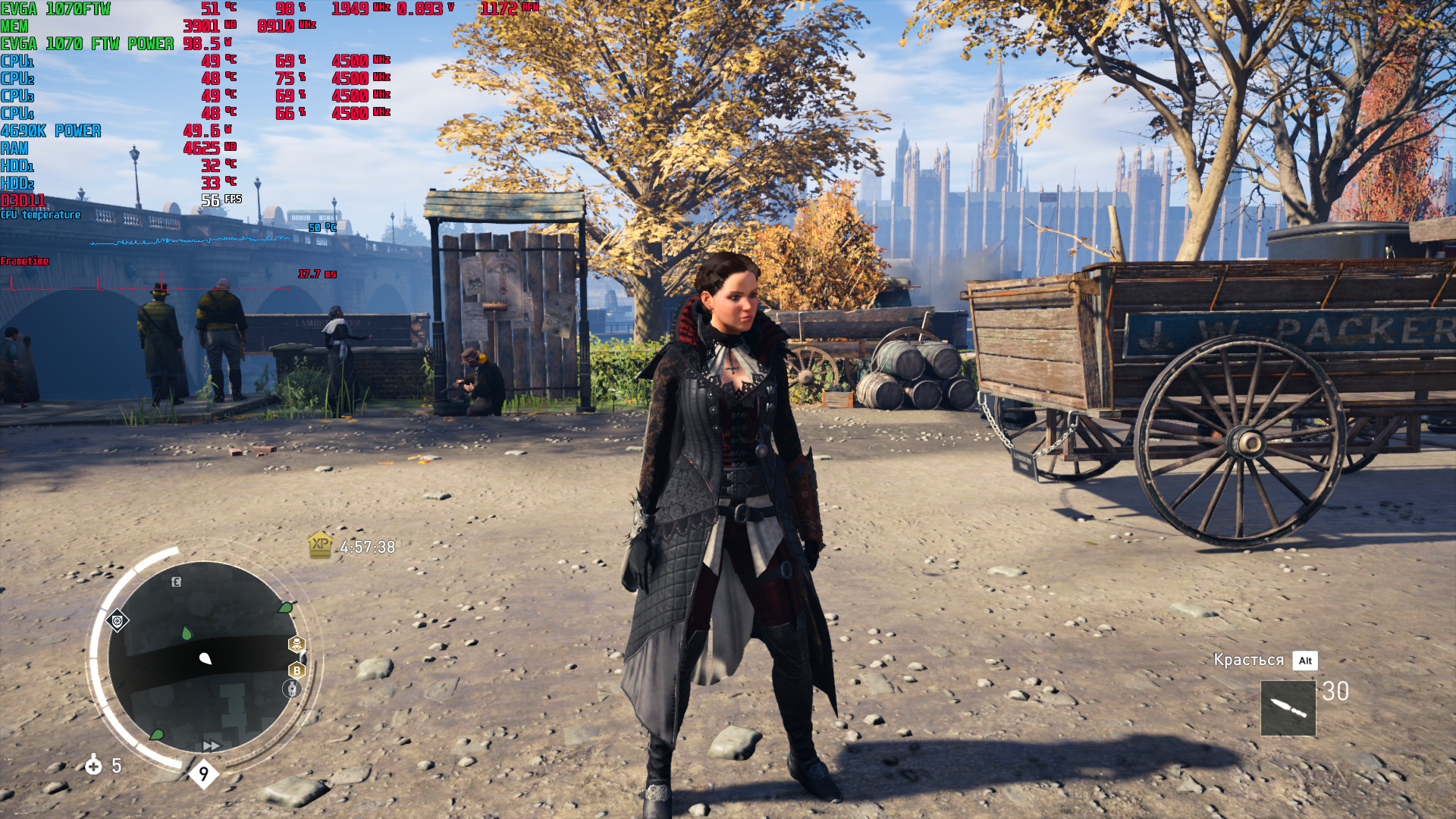Click the fast-forward arrows marker on the minimap
1456x819 pixels.
click(x=212, y=746)
